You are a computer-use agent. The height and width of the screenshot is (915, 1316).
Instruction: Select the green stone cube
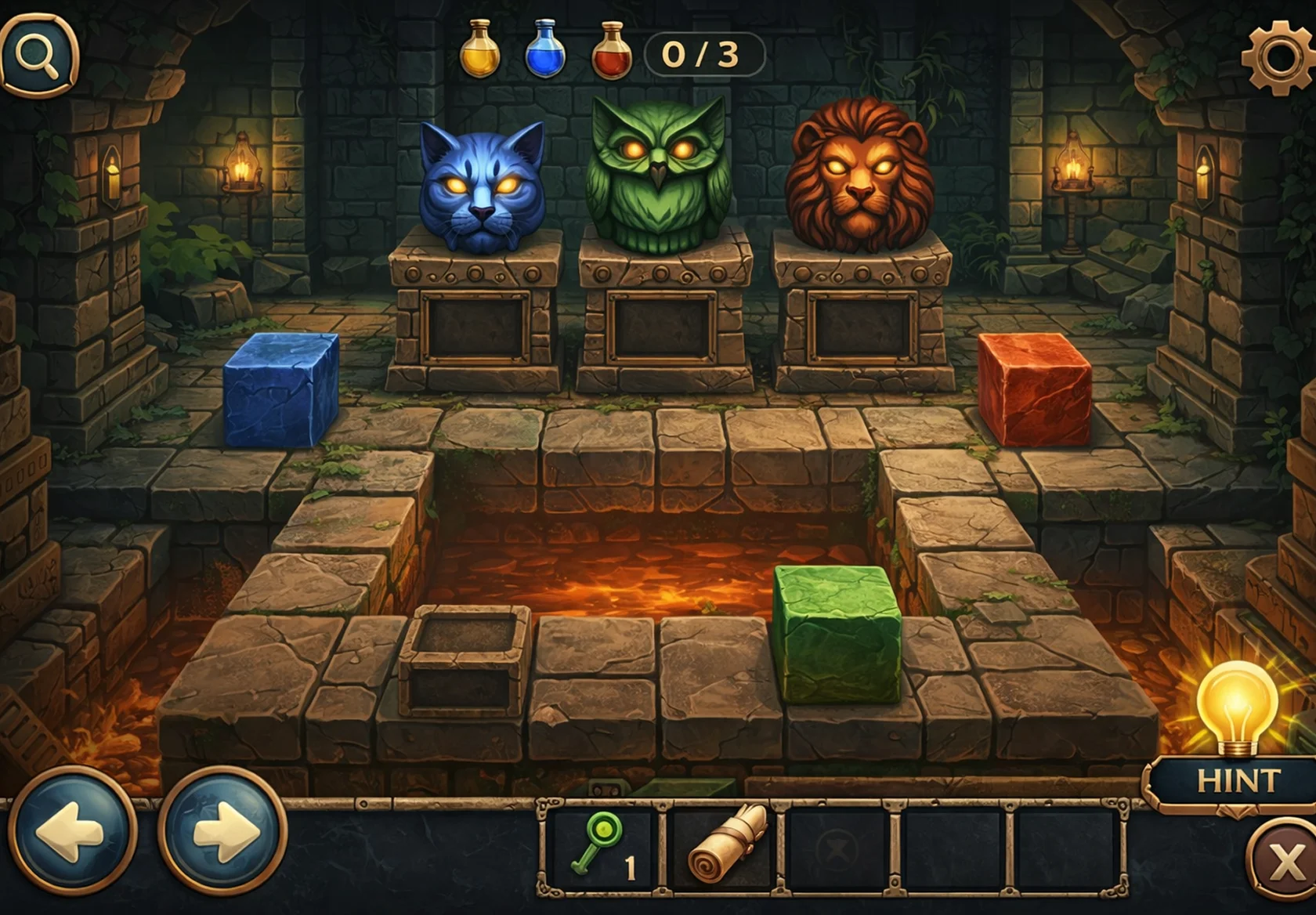(x=837, y=631)
